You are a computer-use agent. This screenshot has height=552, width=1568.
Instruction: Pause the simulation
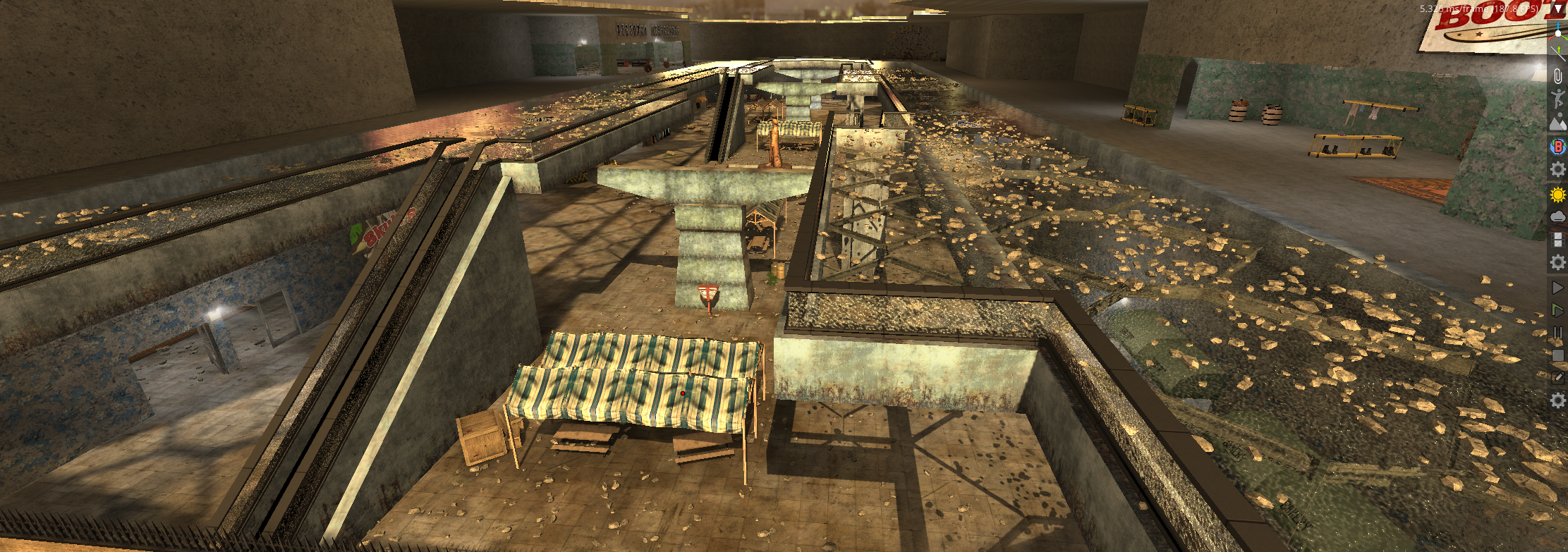click(x=1558, y=333)
